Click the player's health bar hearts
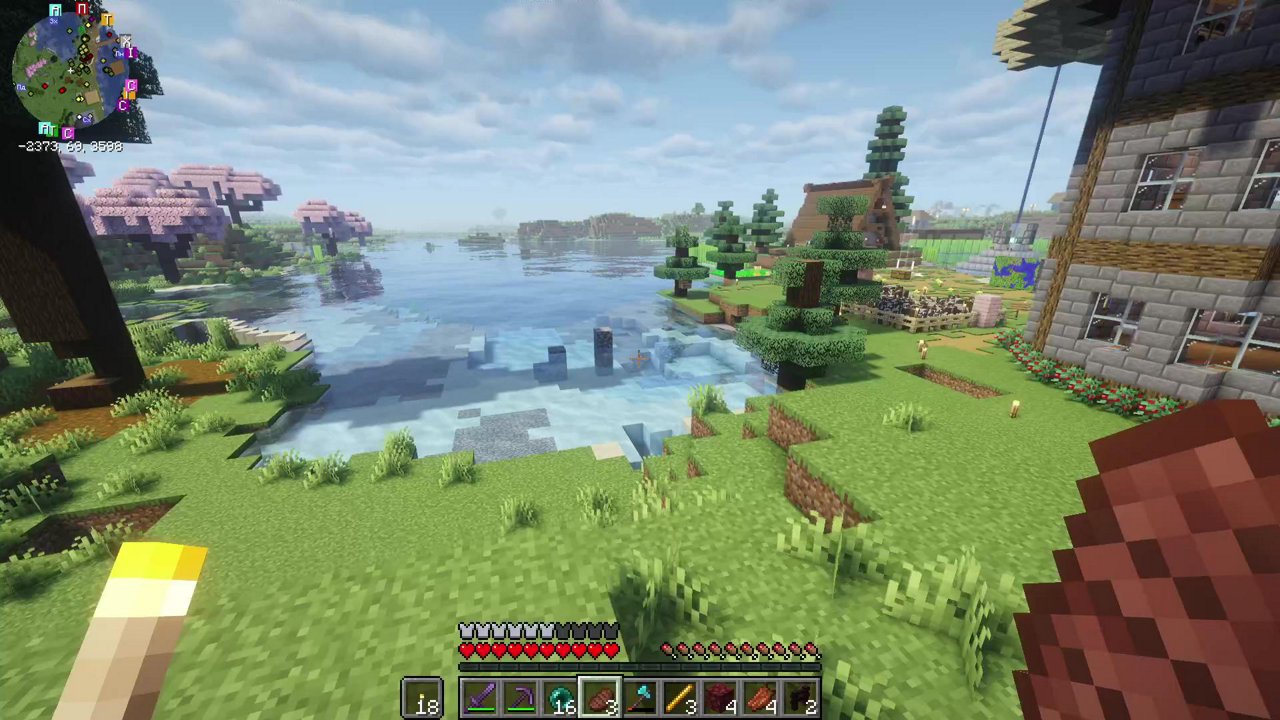The width and height of the screenshot is (1280, 720). tap(537, 649)
